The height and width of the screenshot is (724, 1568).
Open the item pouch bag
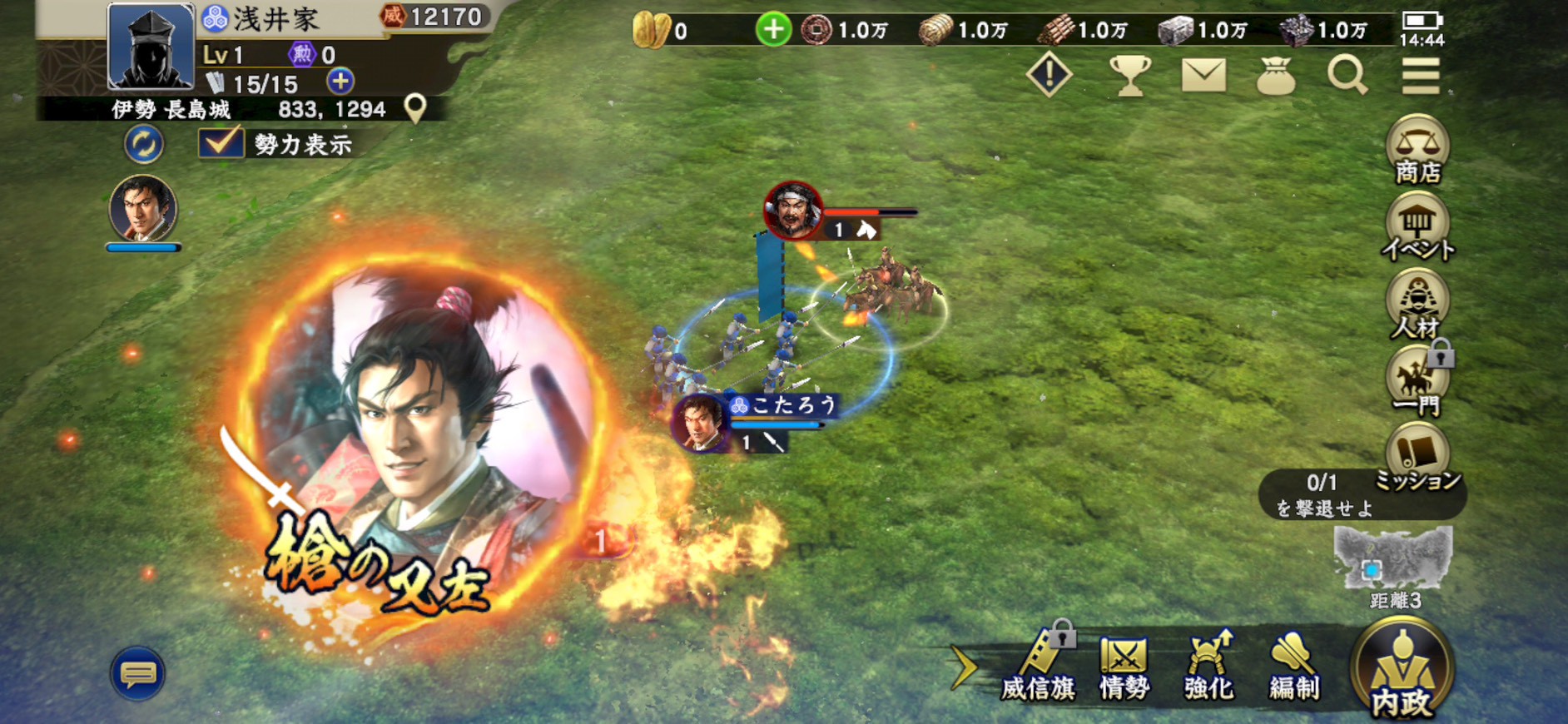click(x=1275, y=76)
